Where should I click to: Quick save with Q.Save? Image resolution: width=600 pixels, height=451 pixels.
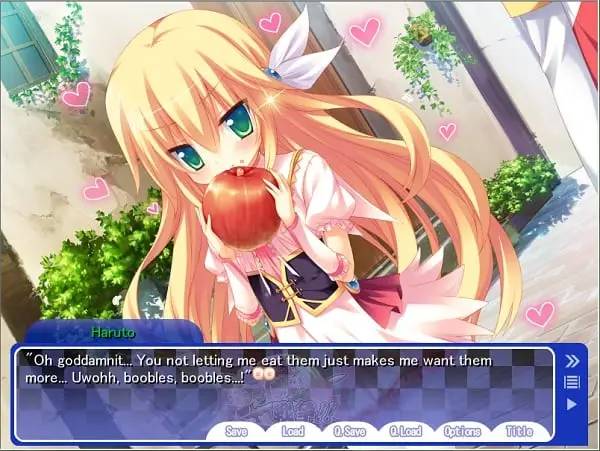(x=350, y=432)
